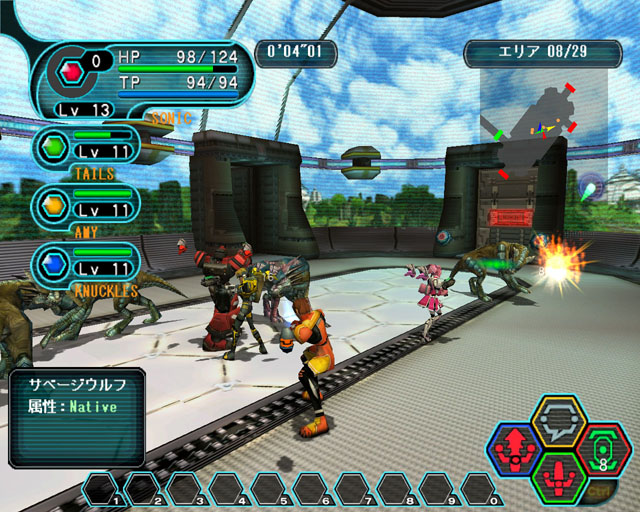The image size is (640, 512).
Task: Choose quick slot number 5
Action: pos(269,490)
